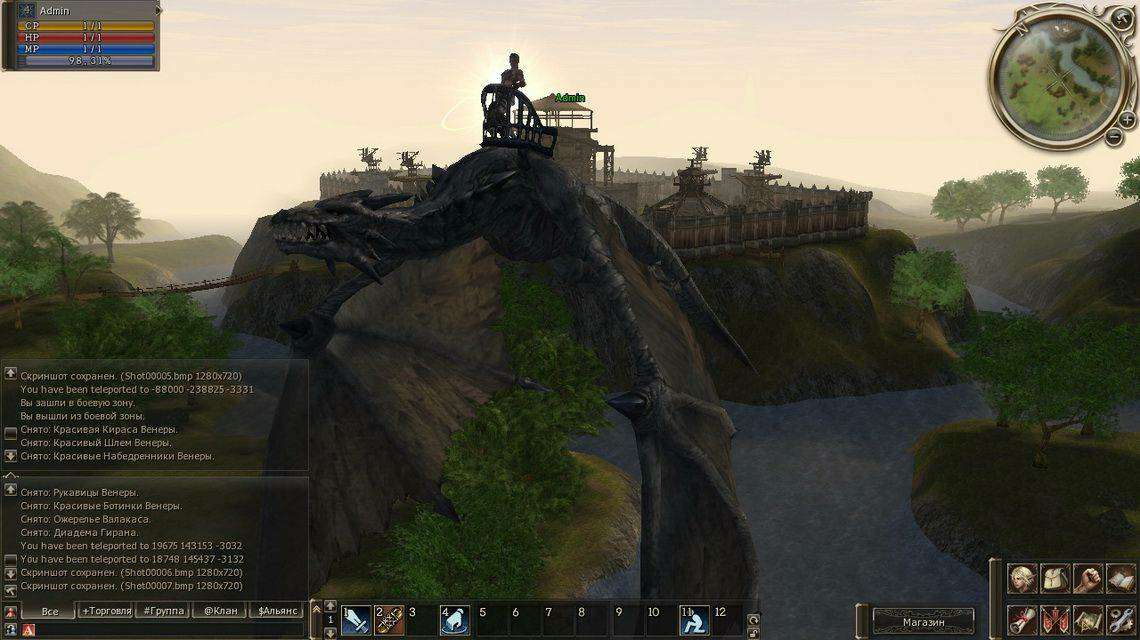Zoom in the minimap with plus button
1140x640 pixels.
[x=1127, y=118]
